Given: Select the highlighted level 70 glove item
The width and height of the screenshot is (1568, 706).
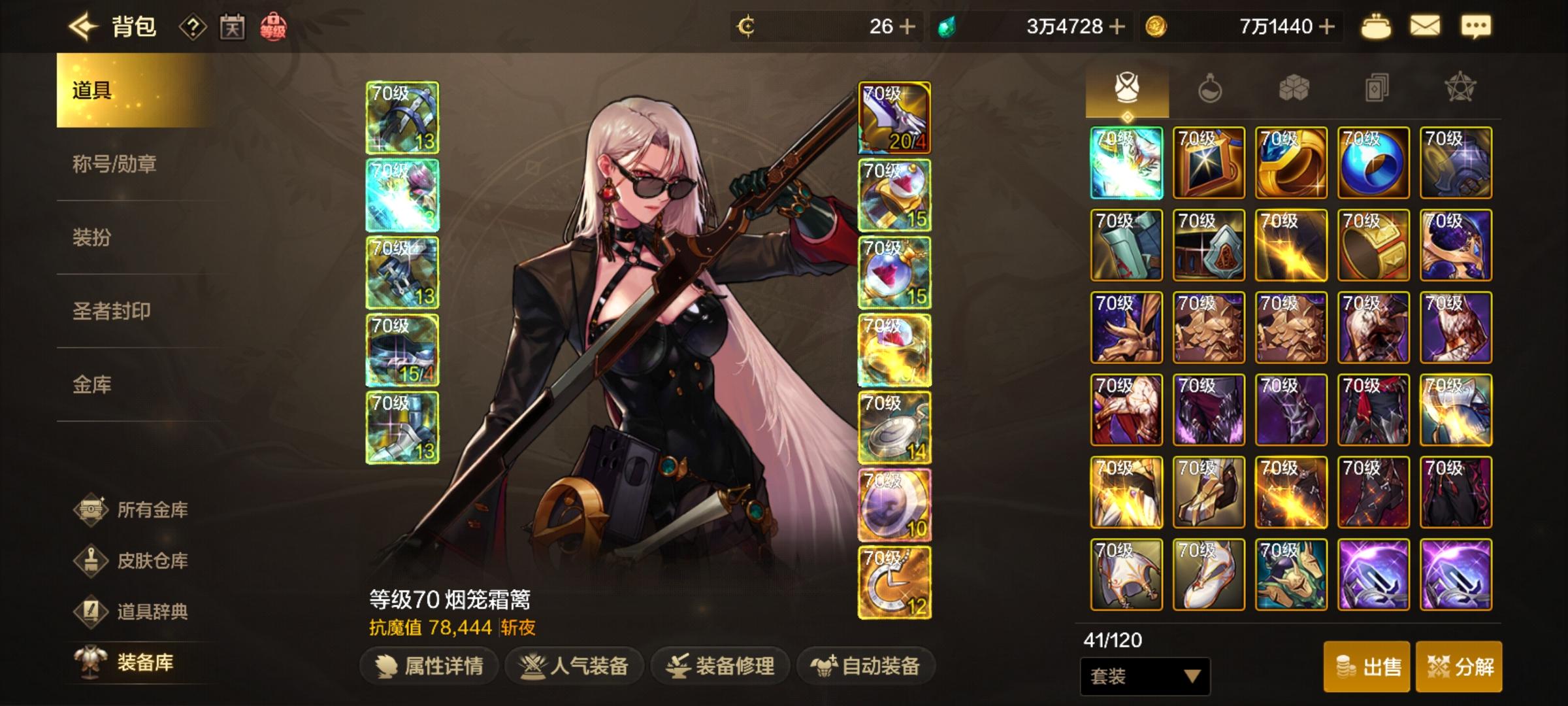Looking at the screenshot, I should click(x=1126, y=162).
